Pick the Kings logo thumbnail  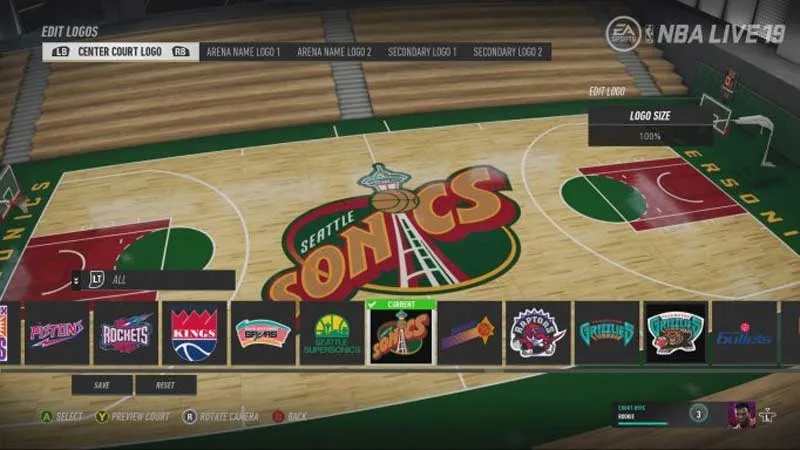click(x=194, y=333)
